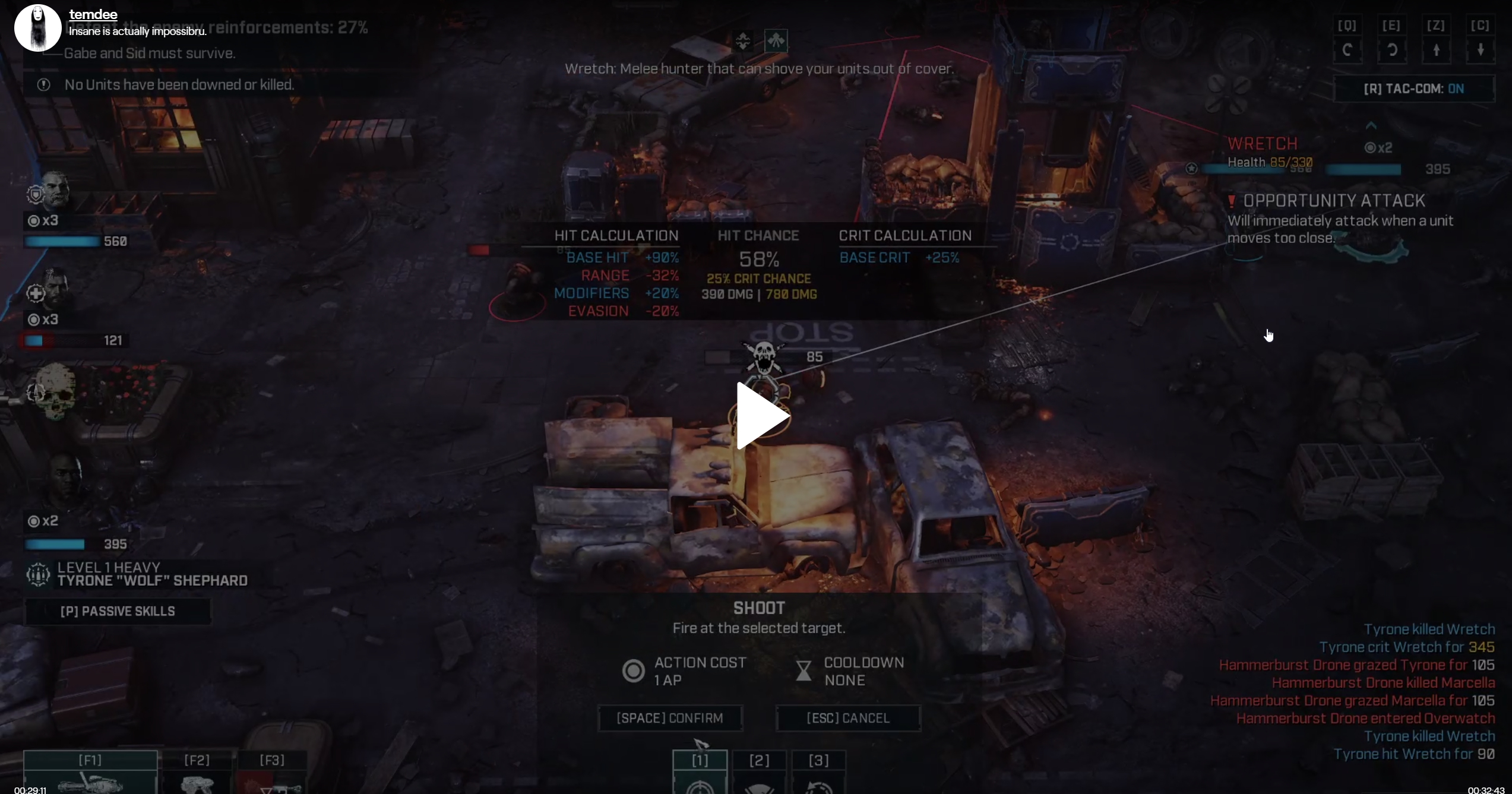Open Tyrone's Passive Skills panel
The image size is (1512, 794).
pos(118,611)
